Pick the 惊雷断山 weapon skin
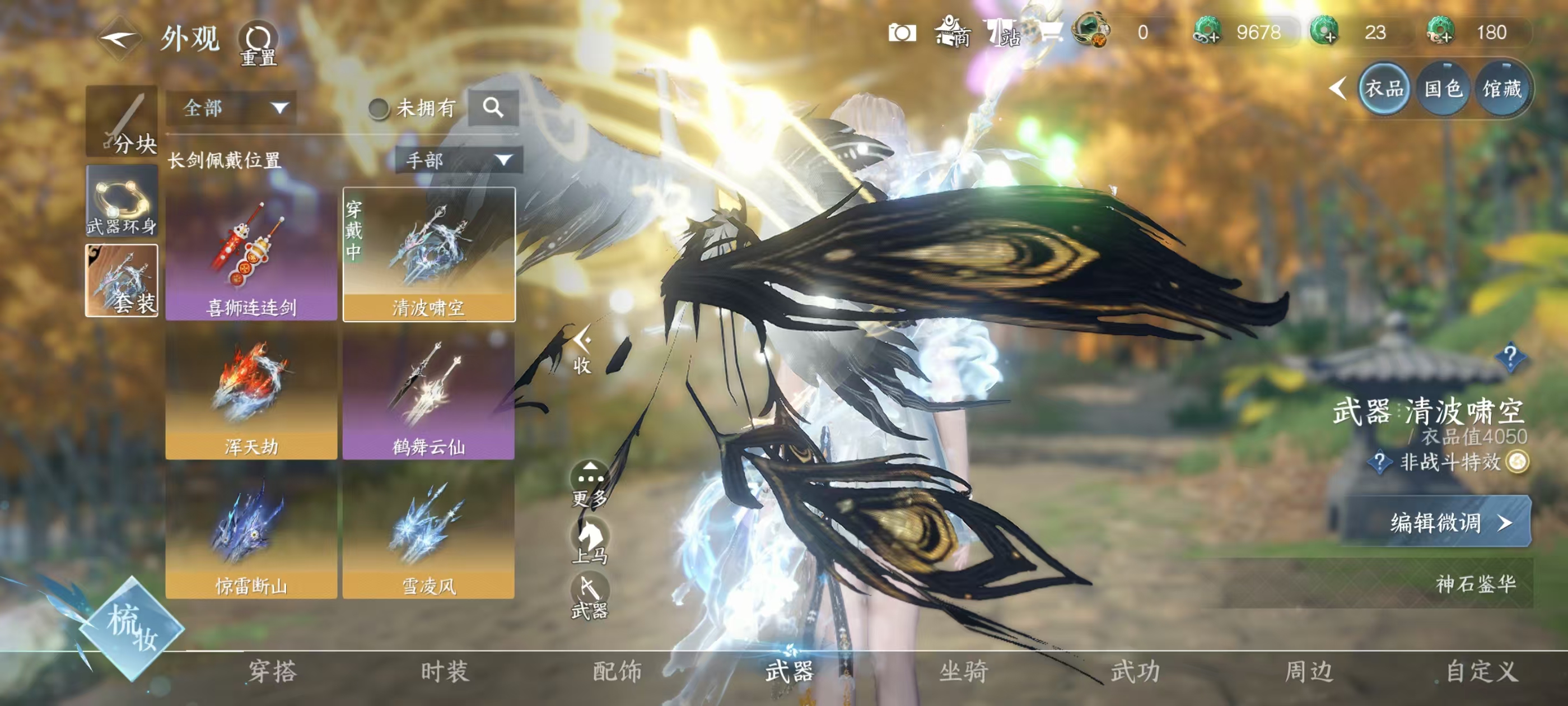Viewport: 1568px width, 706px height. (x=251, y=532)
